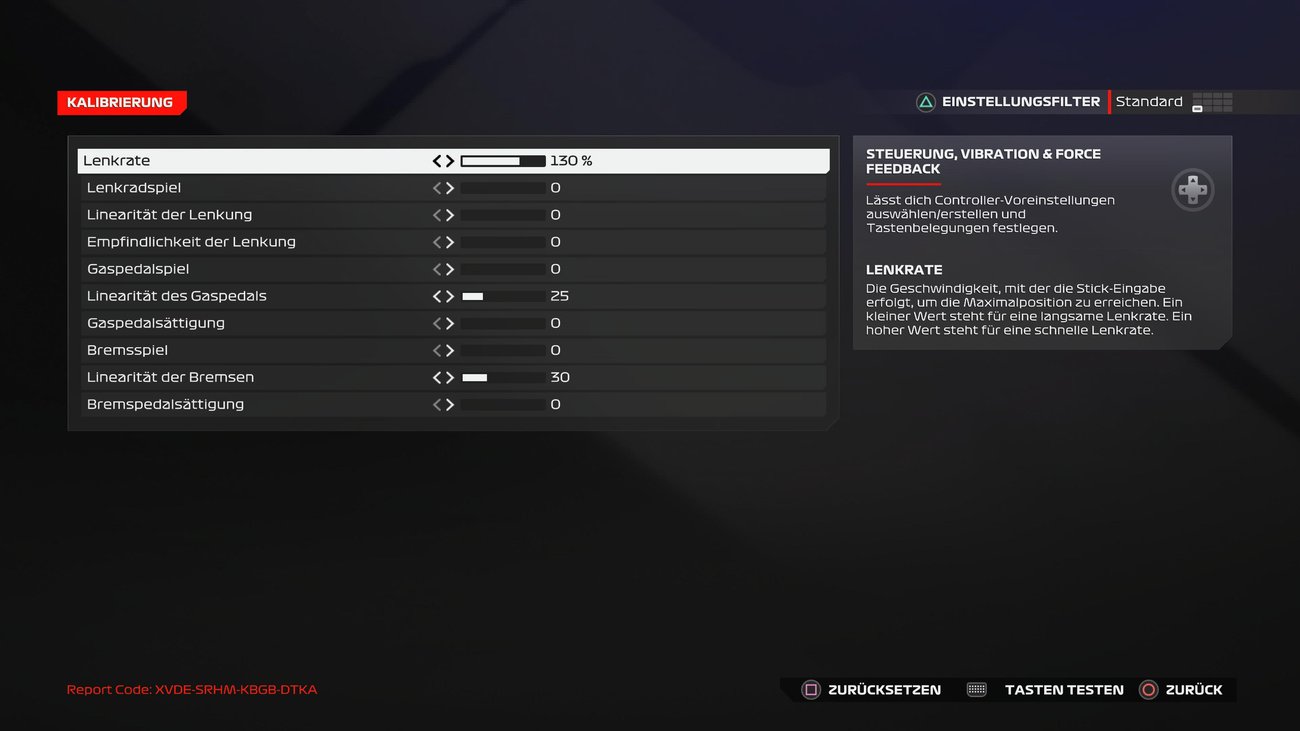Increase Bremsspiel using the right arrow
Screen dimensions: 1300x731
pyautogui.click(x=450, y=350)
